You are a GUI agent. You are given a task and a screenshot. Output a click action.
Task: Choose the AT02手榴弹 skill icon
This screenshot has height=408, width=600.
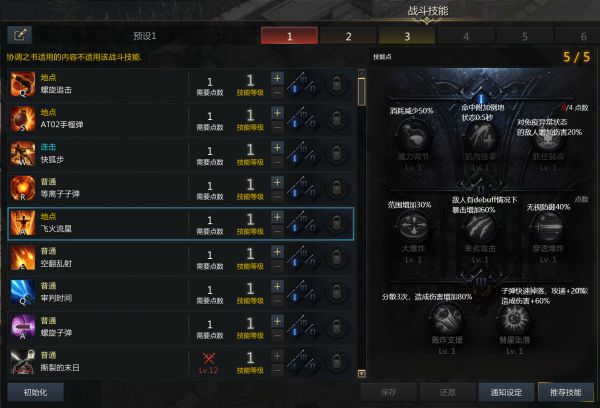pyautogui.click(x=22, y=118)
